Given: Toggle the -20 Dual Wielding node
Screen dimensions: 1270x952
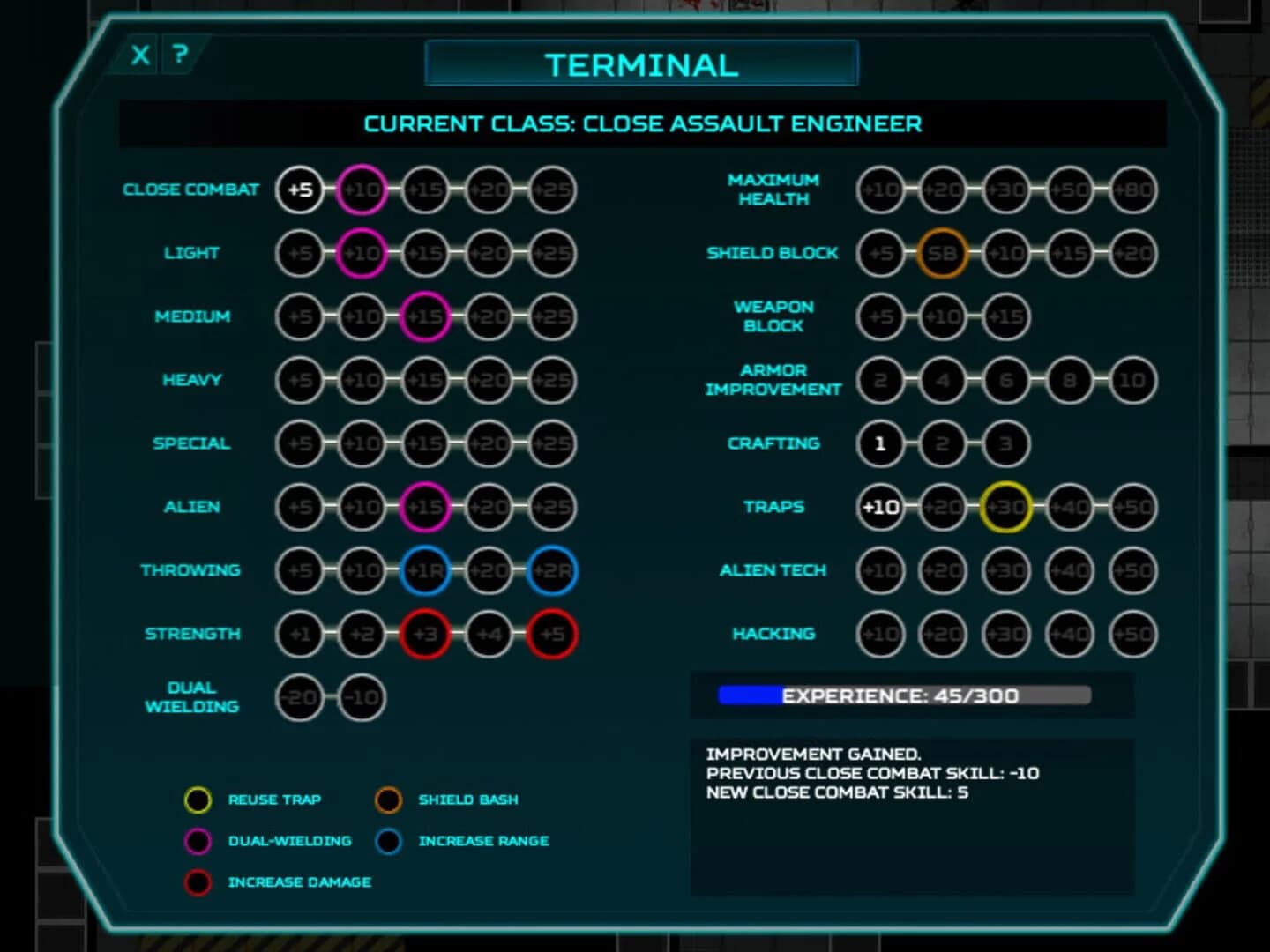Looking at the screenshot, I should click(x=298, y=697).
